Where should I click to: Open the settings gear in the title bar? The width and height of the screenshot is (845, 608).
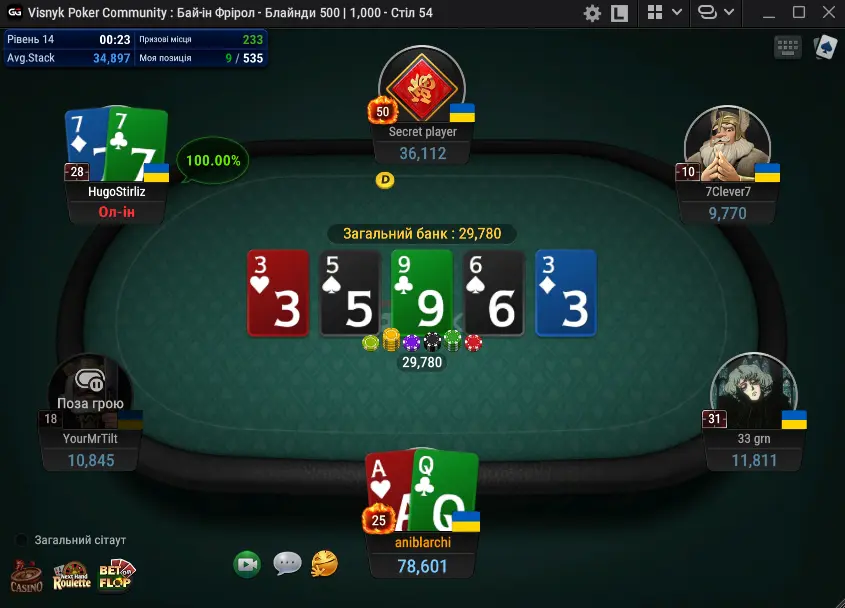coord(592,13)
